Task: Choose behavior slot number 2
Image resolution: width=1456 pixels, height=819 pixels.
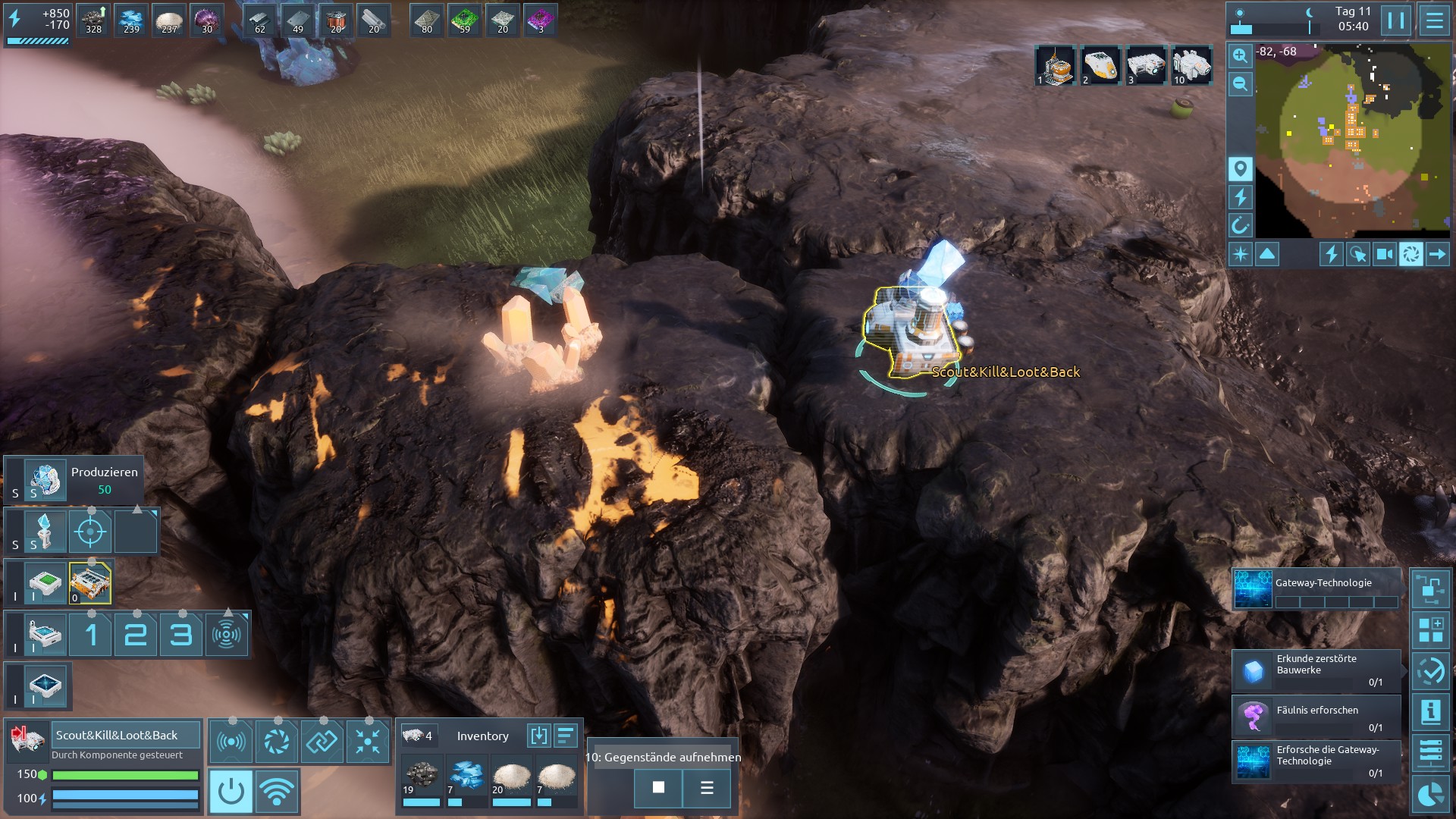Action: tap(136, 635)
